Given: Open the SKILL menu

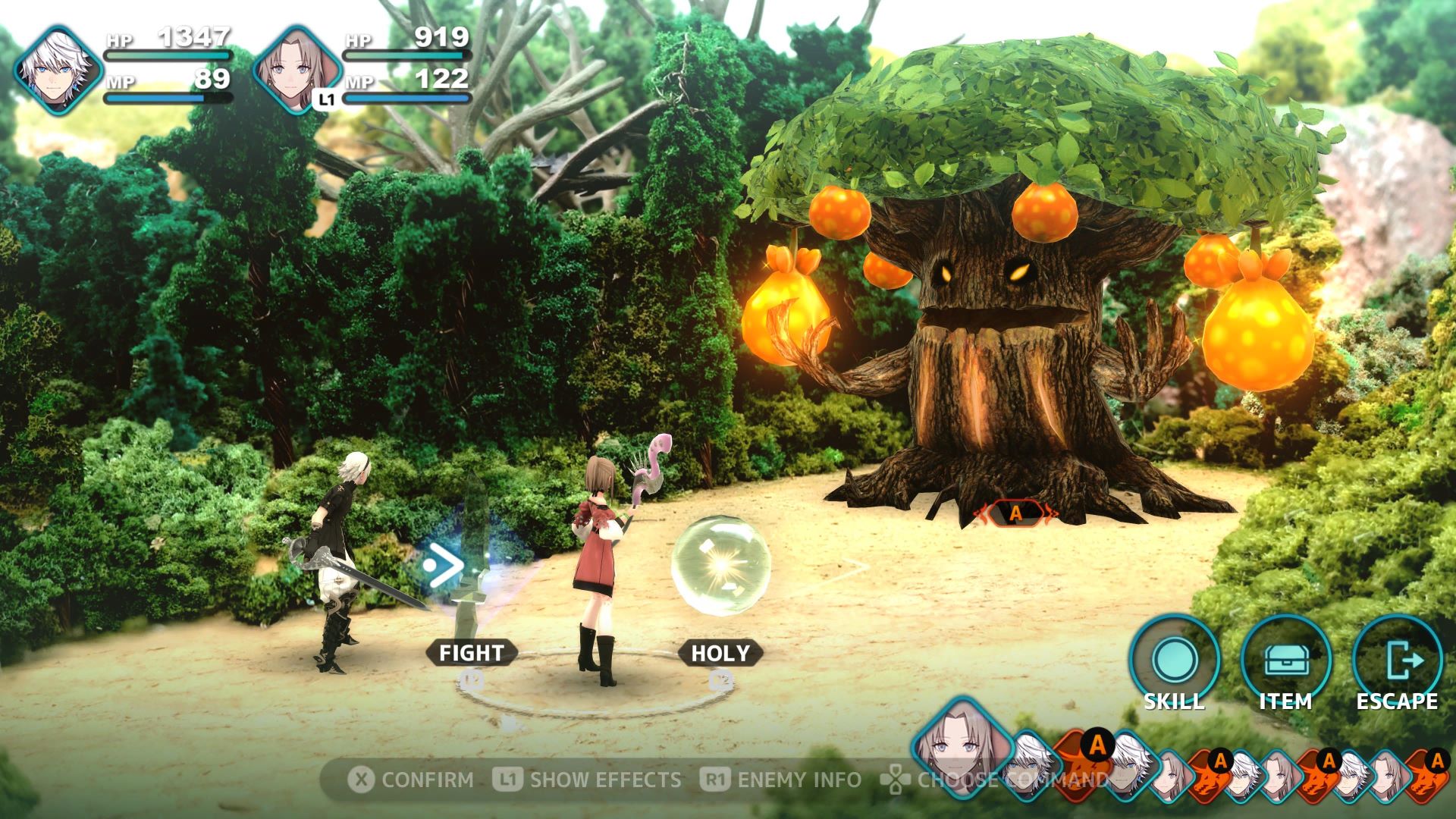Looking at the screenshot, I should click(1174, 661).
